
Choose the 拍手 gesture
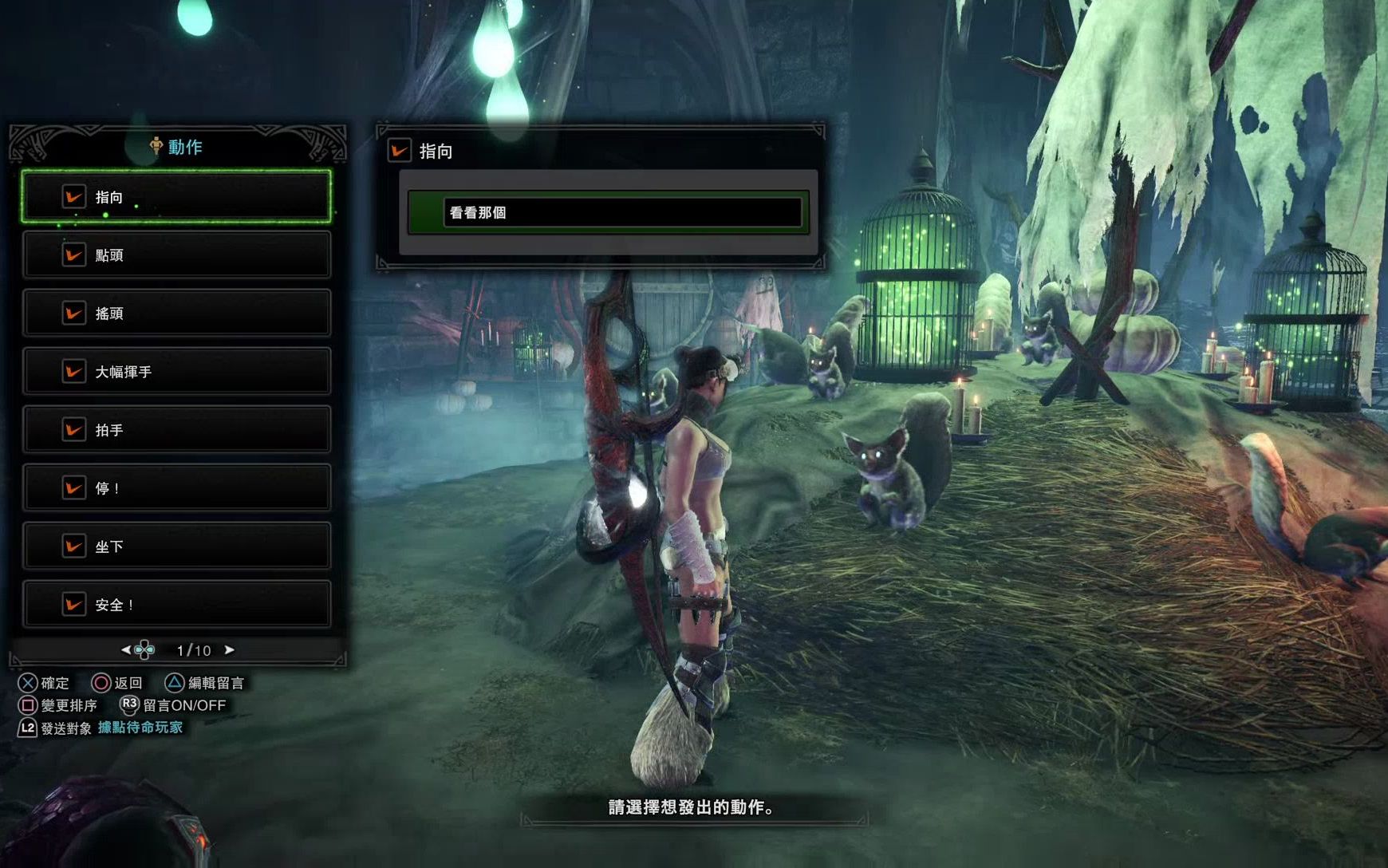[x=176, y=430]
